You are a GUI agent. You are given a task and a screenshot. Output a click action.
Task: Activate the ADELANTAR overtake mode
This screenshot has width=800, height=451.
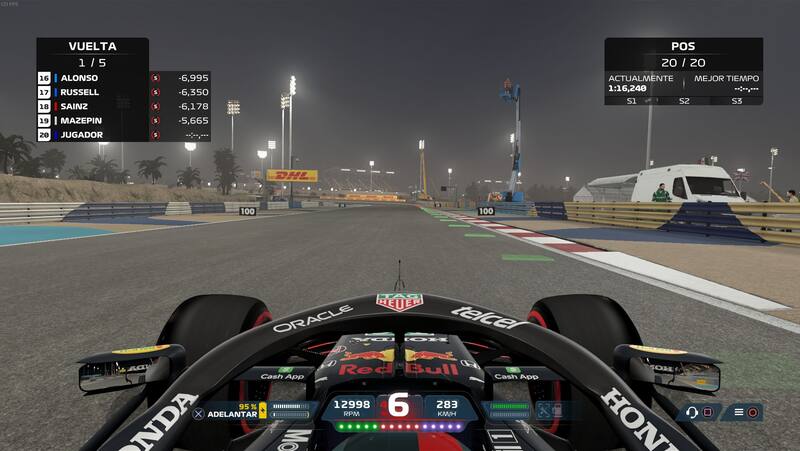point(225,412)
